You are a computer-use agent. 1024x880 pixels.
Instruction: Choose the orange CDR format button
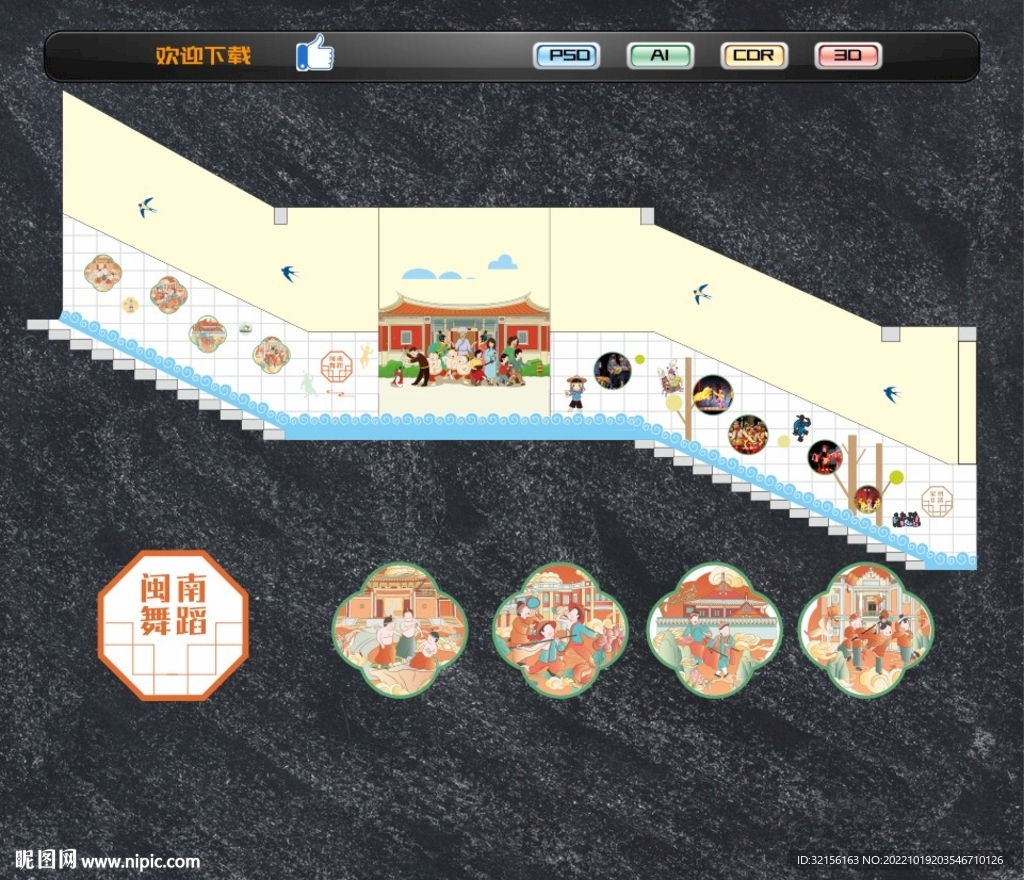[754, 55]
